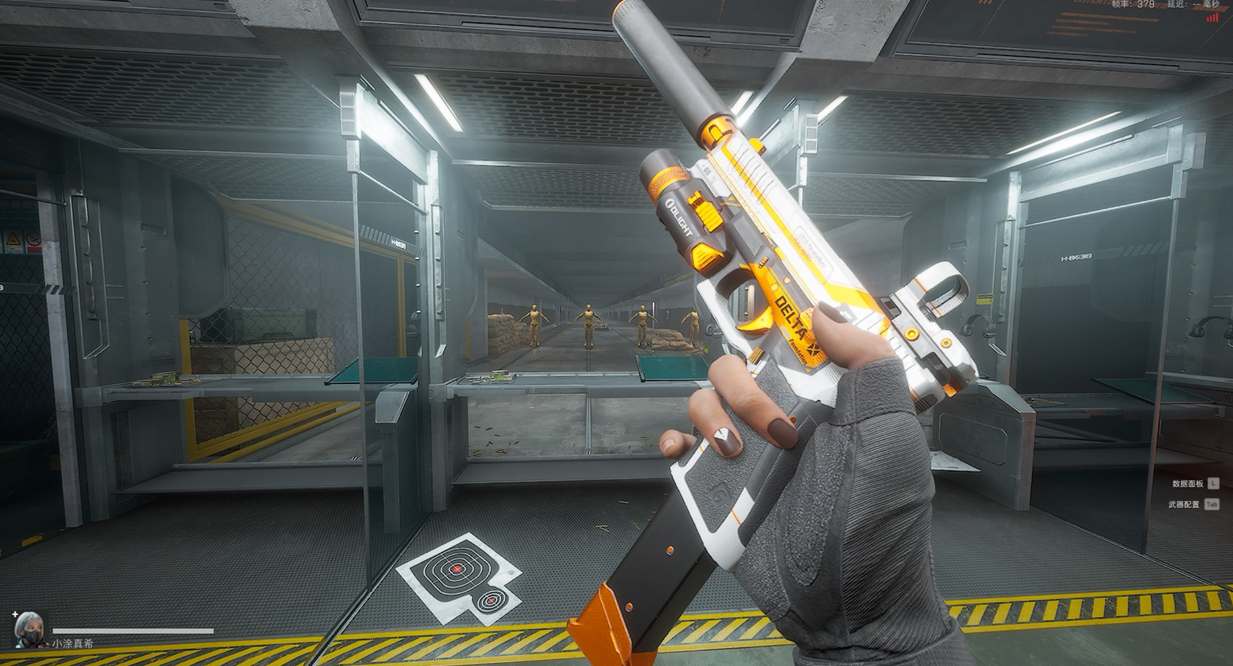Open the 数据面板 data panel label
1233x666 pixels.
click(x=1187, y=483)
